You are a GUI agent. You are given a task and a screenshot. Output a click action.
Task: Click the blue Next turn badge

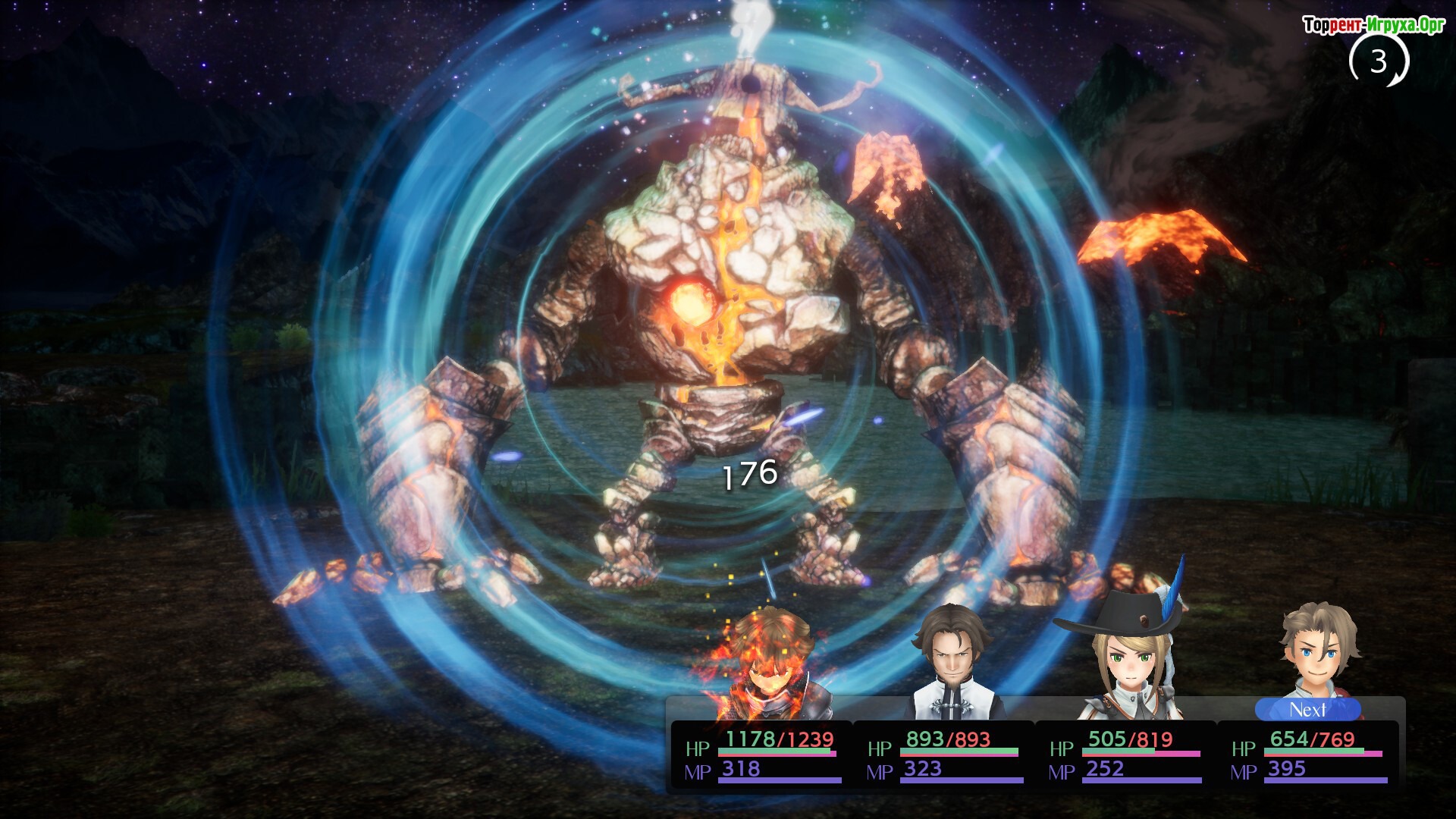tap(1308, 710)
